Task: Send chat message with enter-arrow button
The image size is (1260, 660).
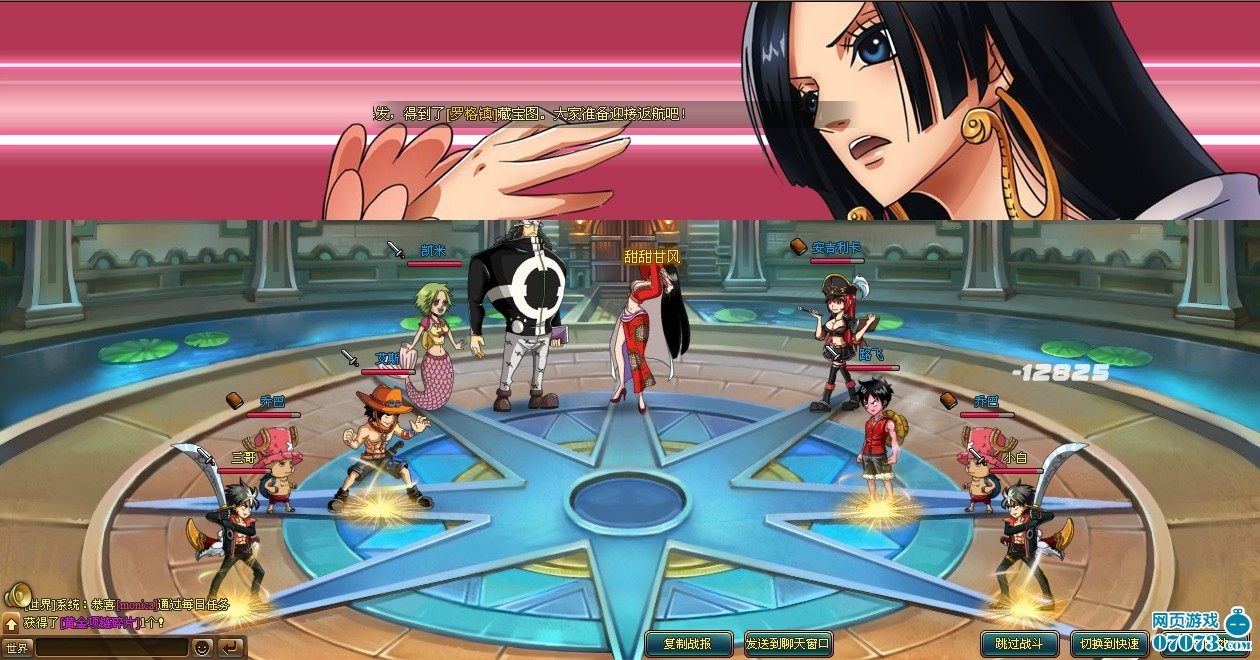Action: coord(231,648)
